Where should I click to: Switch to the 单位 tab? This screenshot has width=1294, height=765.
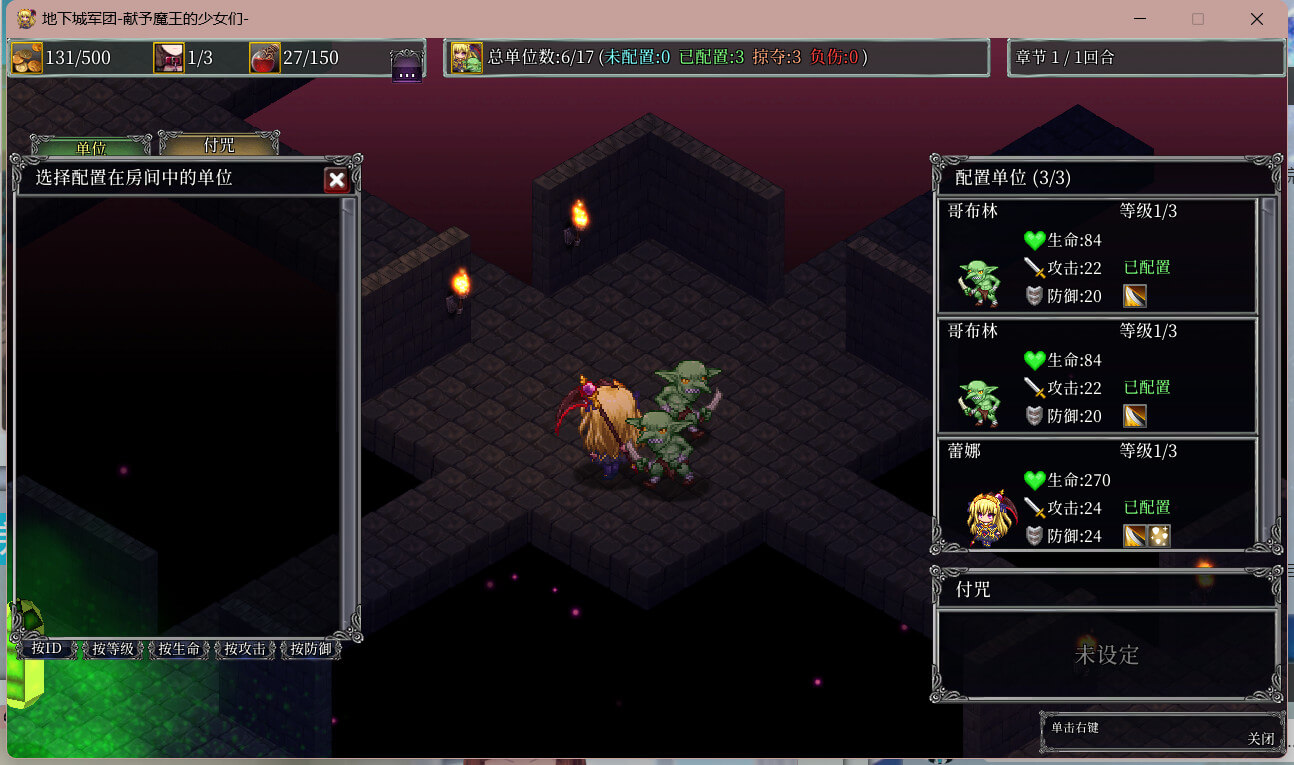pyautogui.click(x=91, y=147)
